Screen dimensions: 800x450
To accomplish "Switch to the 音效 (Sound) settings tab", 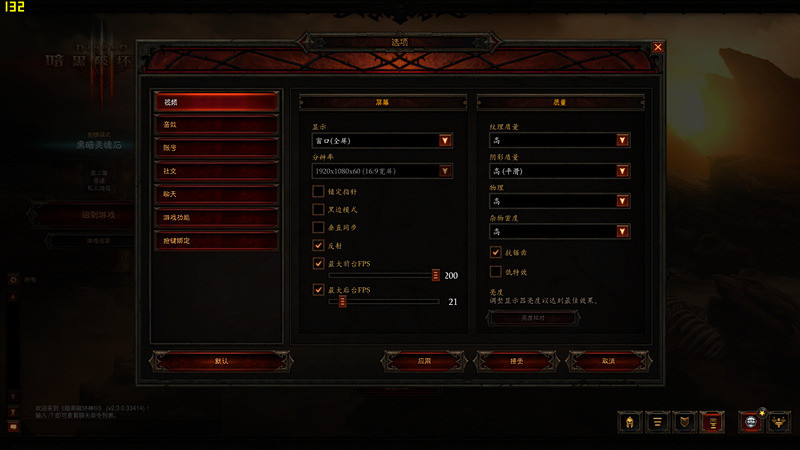I will click(x=215, y=125).
